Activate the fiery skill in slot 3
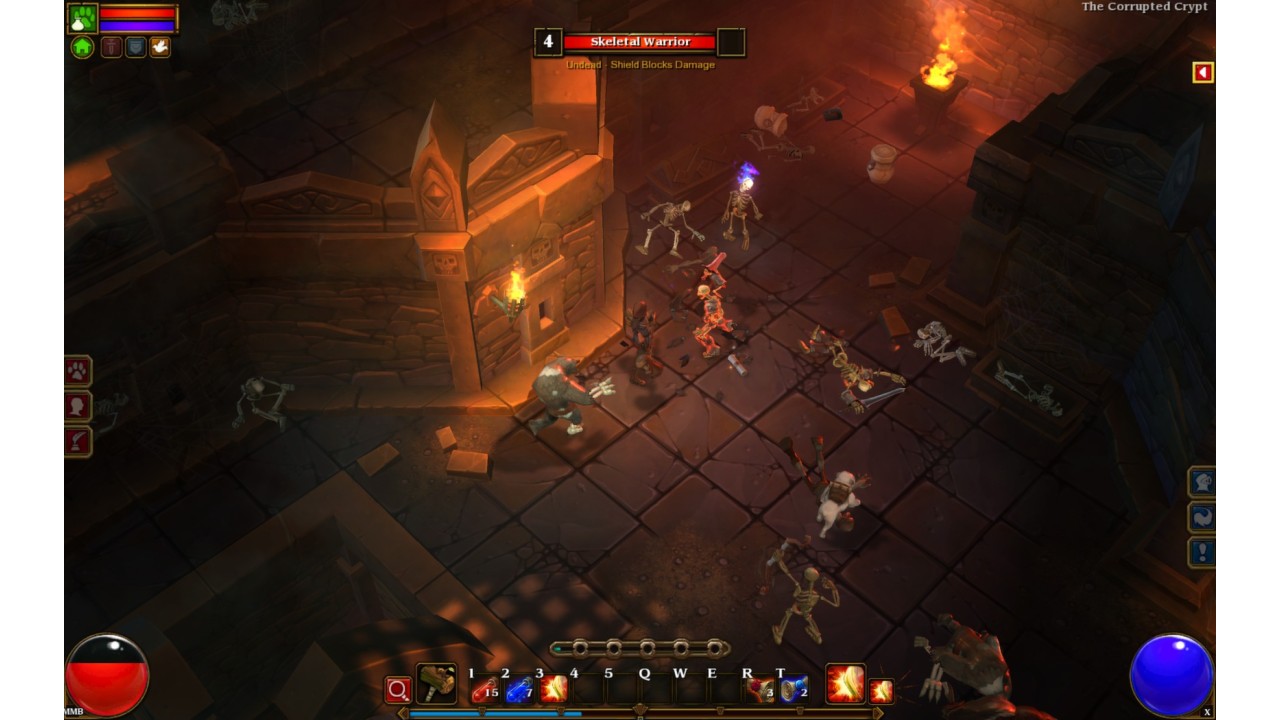Image resolution: width=1280 pixels, height=720 pixels. [553, 689]
